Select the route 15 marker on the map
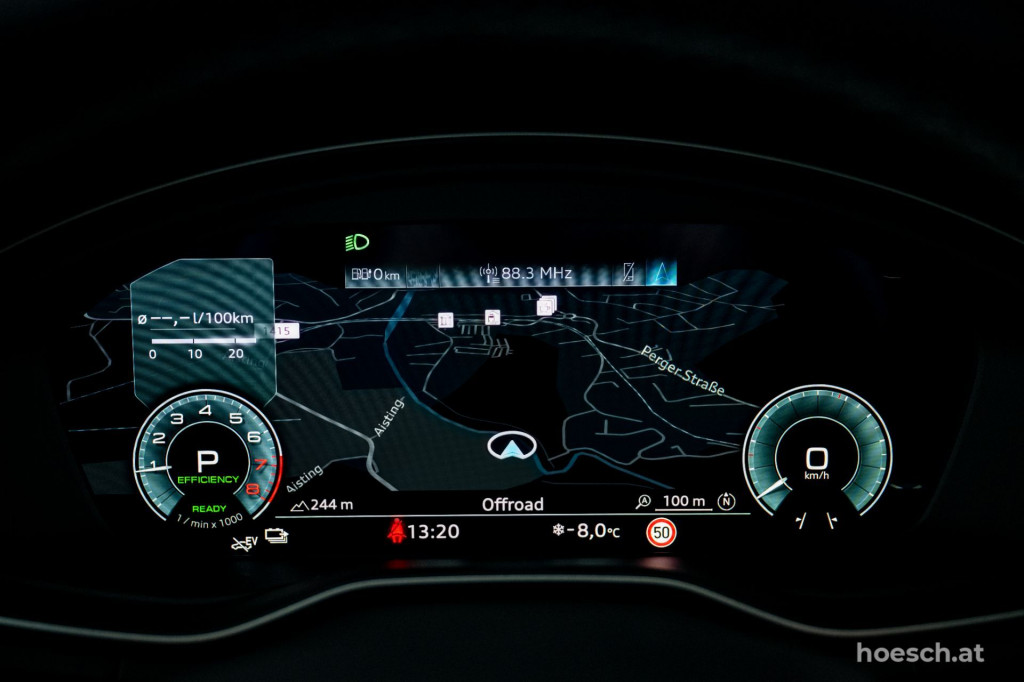 point(283,331)
